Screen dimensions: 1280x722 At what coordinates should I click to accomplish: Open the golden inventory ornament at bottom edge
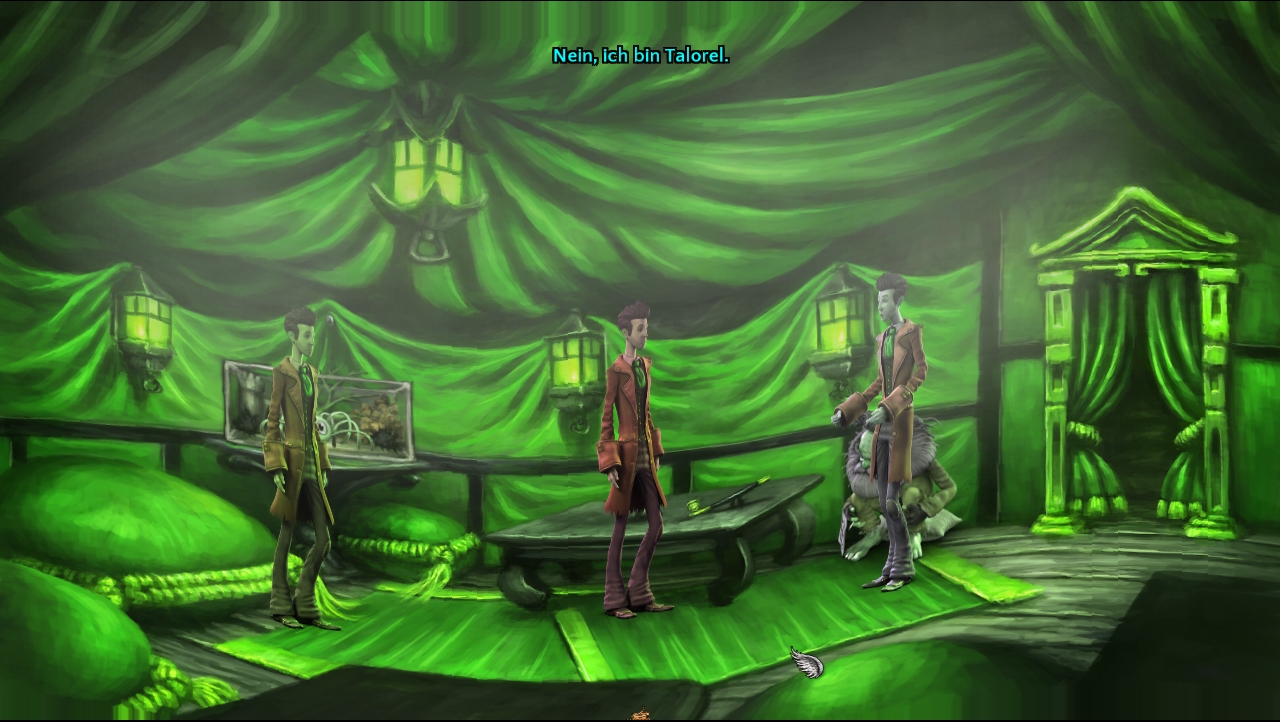(640, 716)
